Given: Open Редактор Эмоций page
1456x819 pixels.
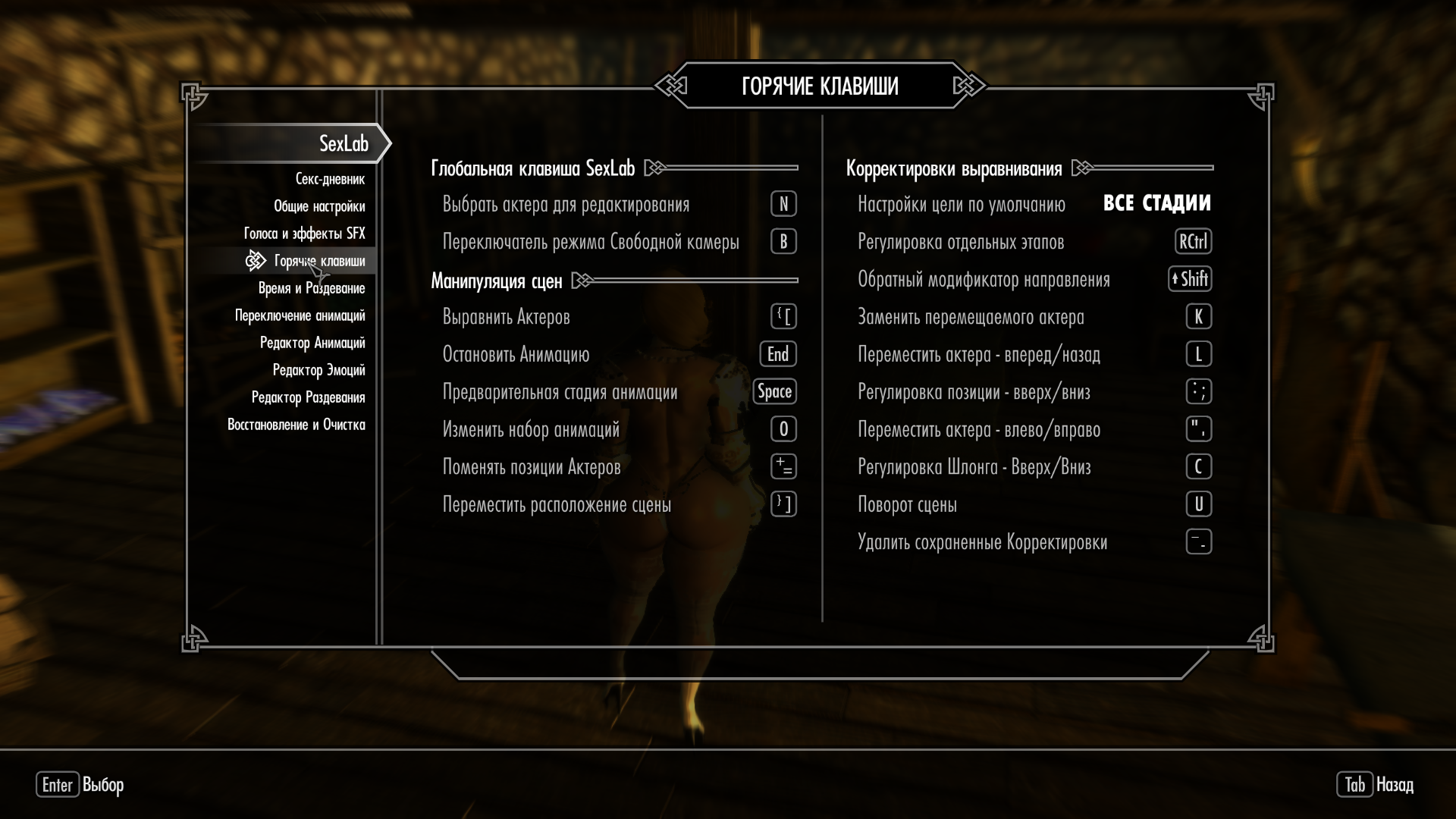Looking at the screenshot, I should (x=318, y=370).
